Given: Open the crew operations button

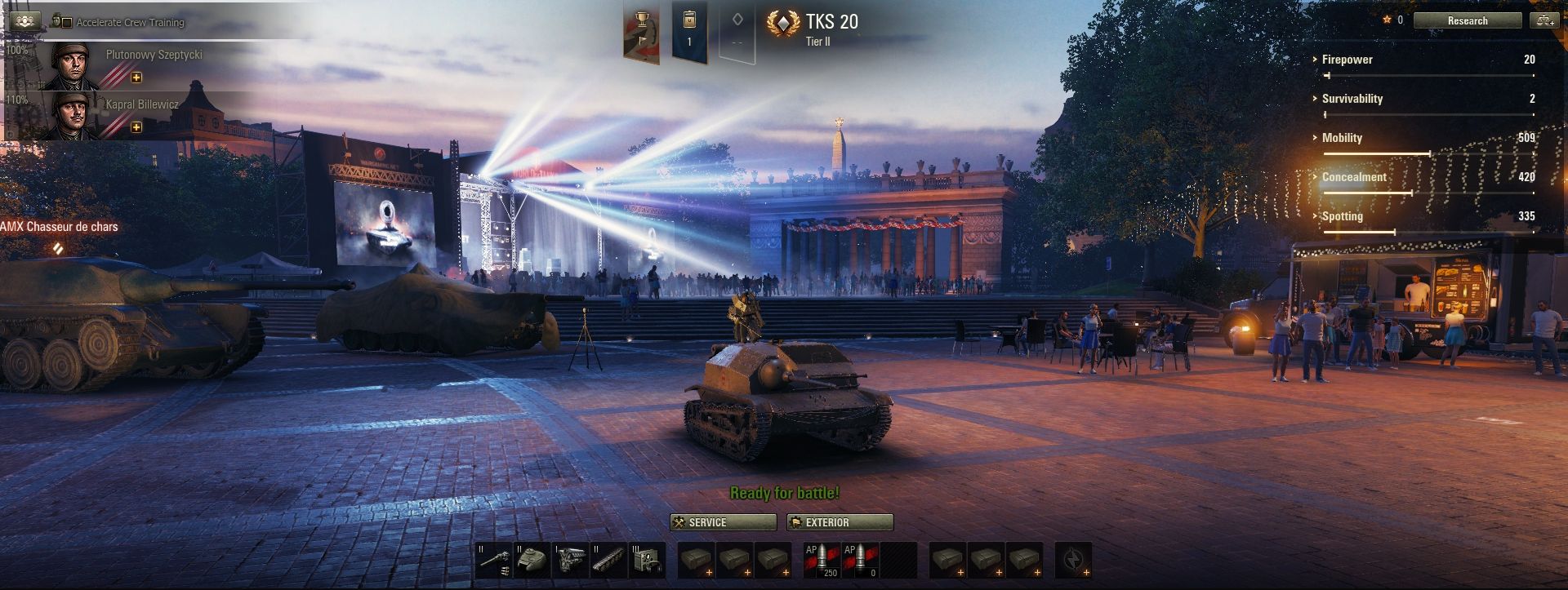Looking at the screenshot, I should (23, 20).
